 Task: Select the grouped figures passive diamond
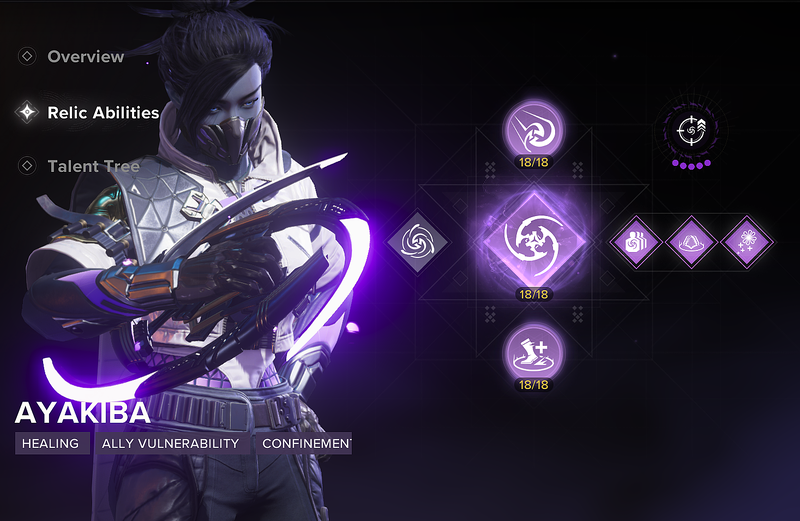tap(637, 241)
